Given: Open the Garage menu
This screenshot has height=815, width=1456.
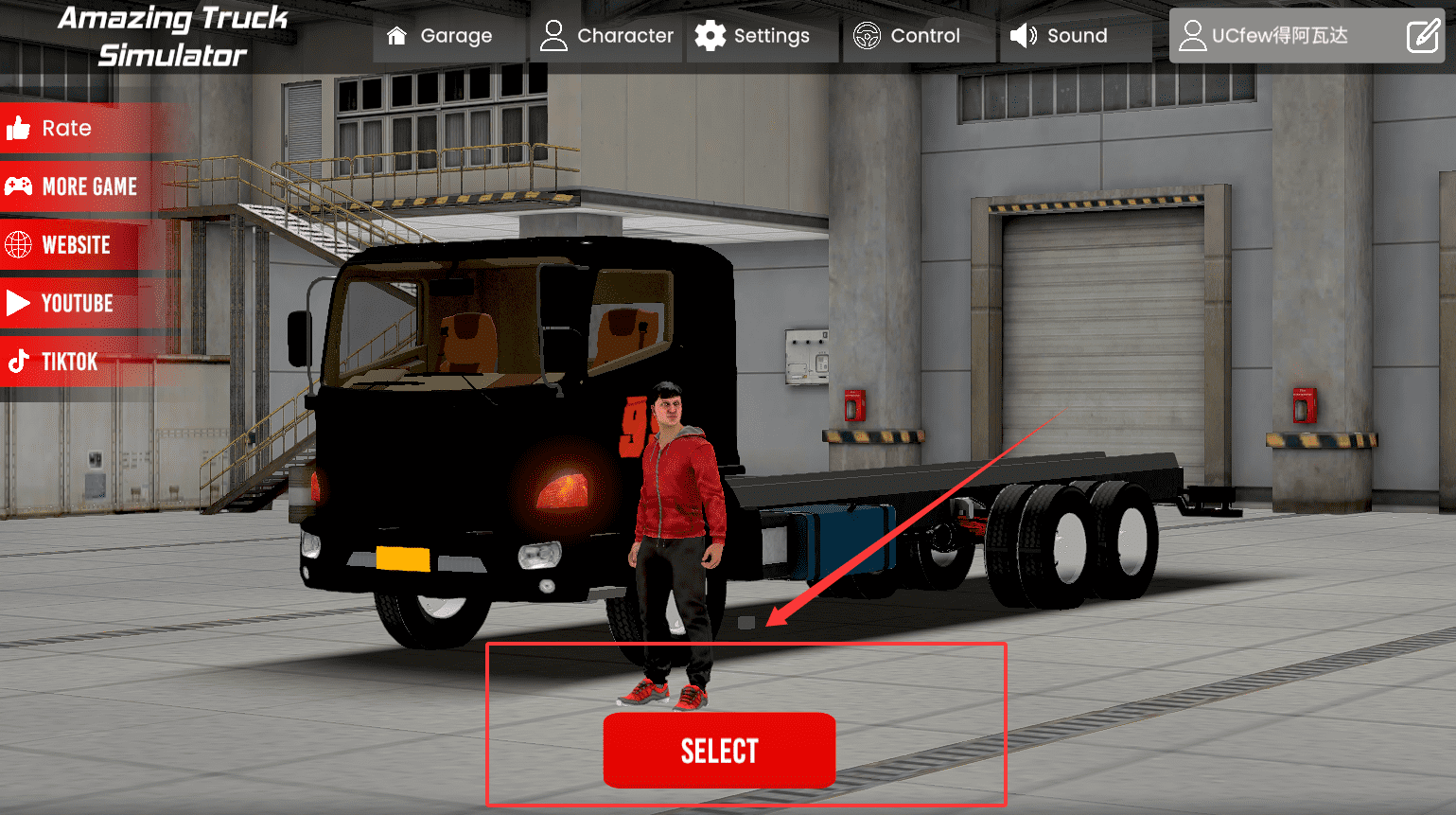Looking at the screenshot, I should tap(440, 36).
